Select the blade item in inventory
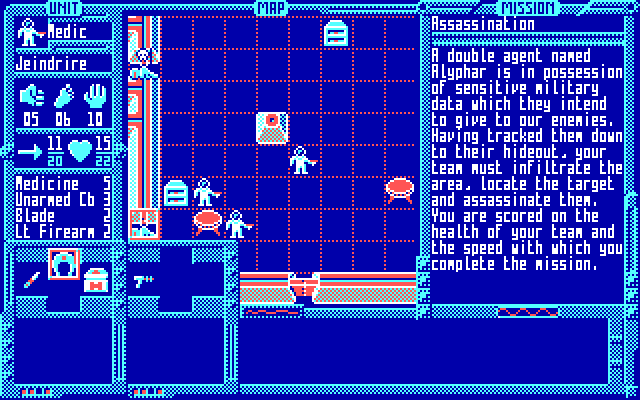Screen dimensions: 640x400 (x=32, y=276)
